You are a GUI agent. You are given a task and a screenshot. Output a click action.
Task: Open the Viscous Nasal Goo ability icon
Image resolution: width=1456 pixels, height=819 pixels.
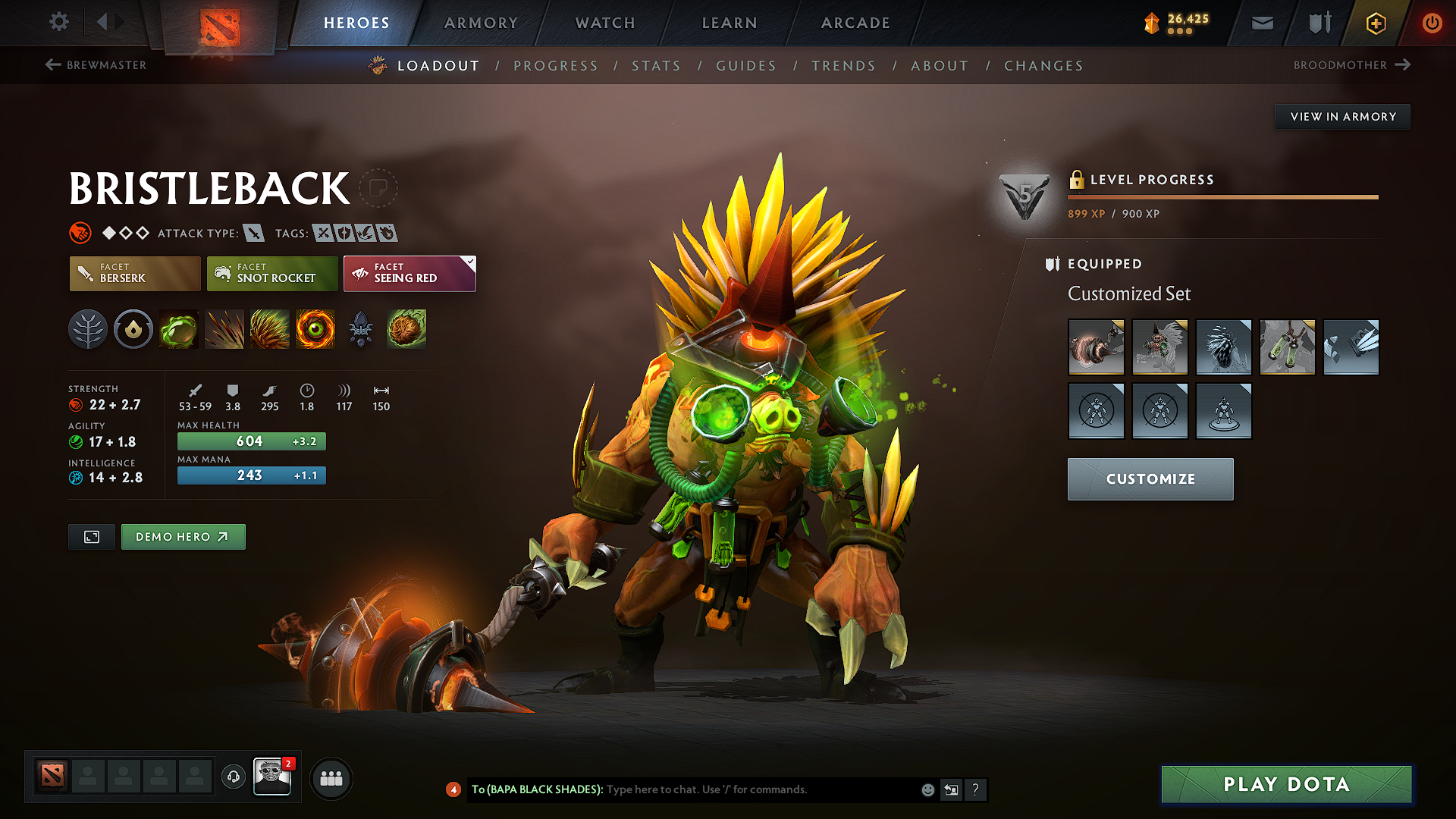179,329
